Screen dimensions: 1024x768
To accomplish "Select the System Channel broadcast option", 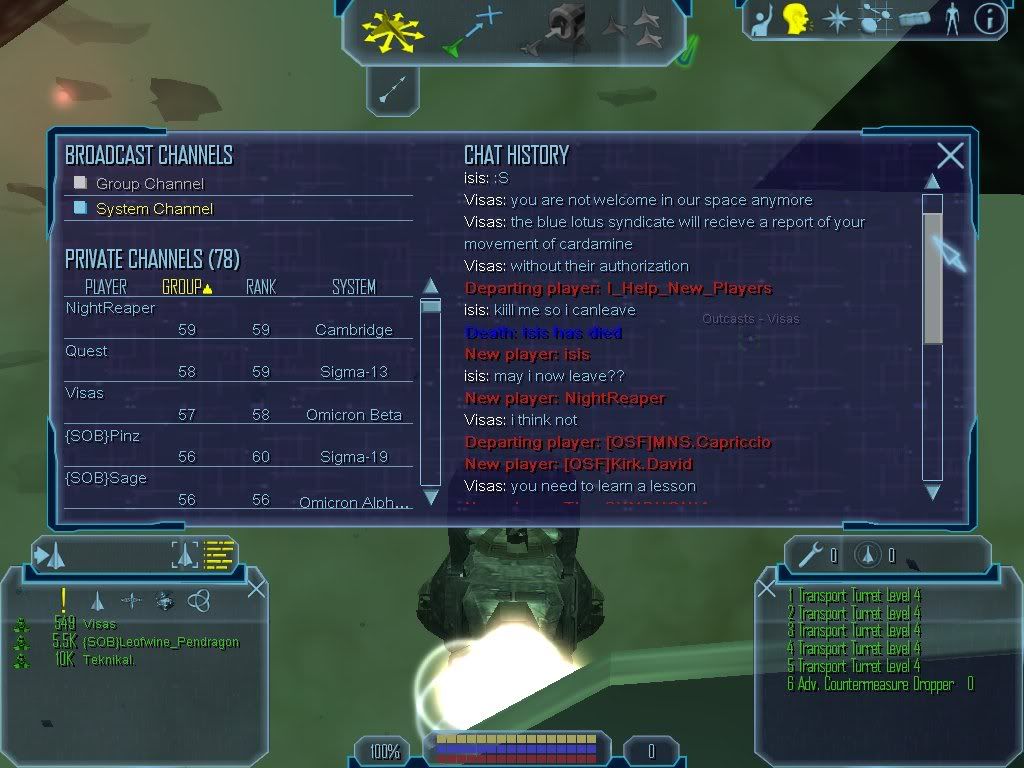I will [82, 208].
